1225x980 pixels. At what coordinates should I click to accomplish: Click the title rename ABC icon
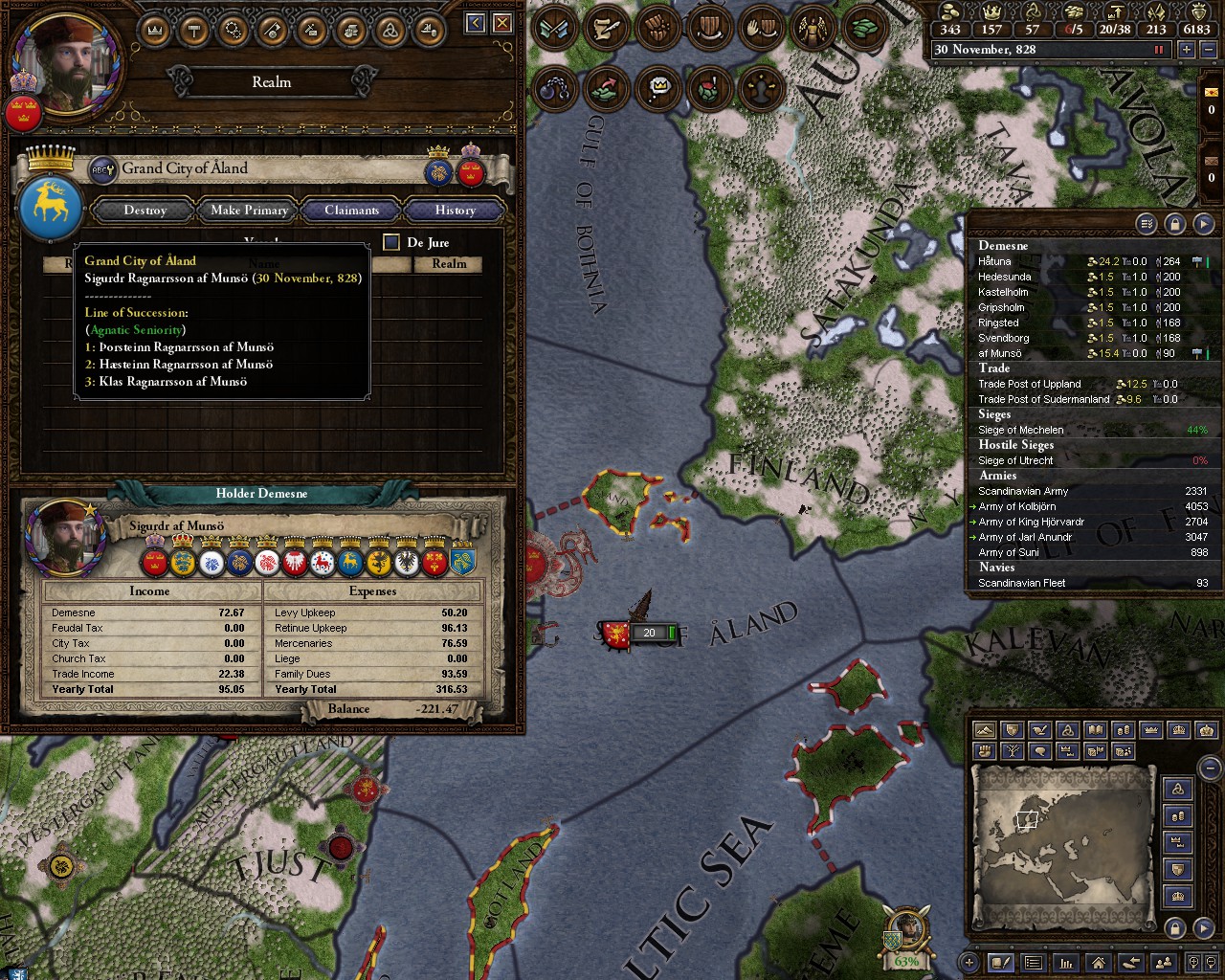click(102, 170)
